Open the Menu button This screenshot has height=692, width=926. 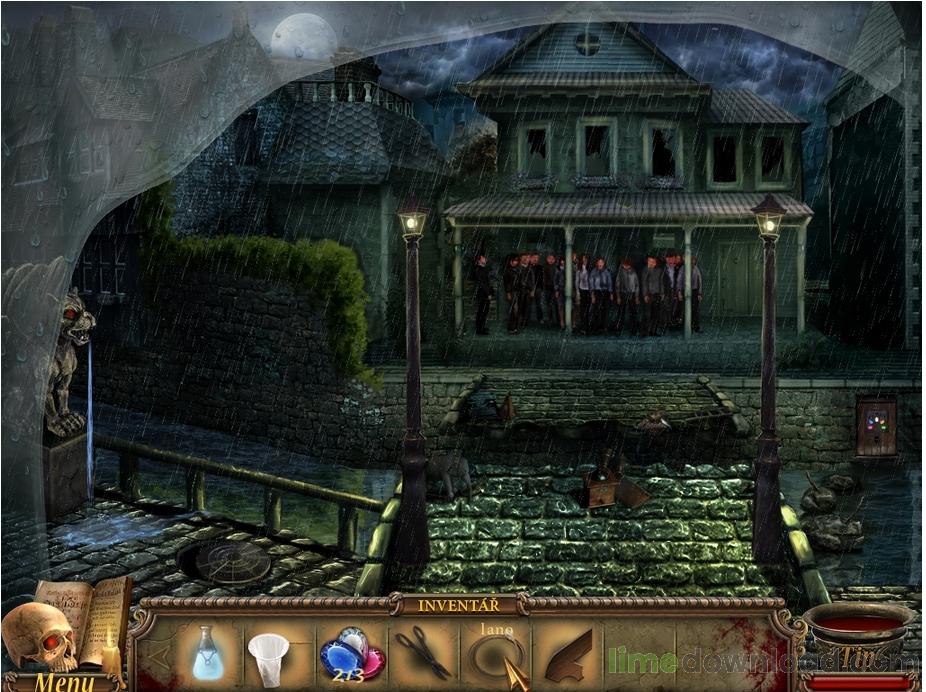(x=64, y=682)
